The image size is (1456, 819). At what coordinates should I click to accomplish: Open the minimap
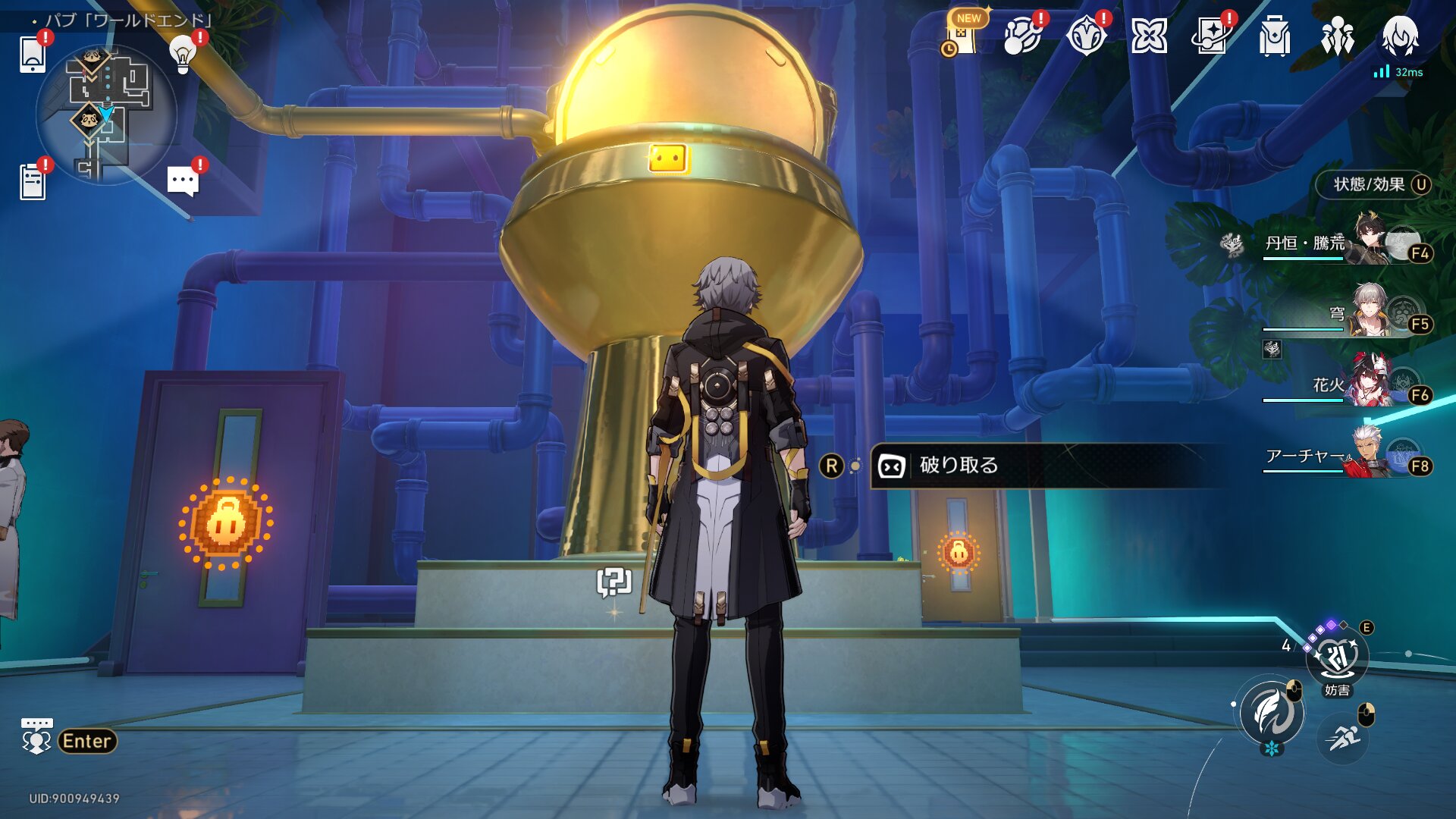coord(106,115)
